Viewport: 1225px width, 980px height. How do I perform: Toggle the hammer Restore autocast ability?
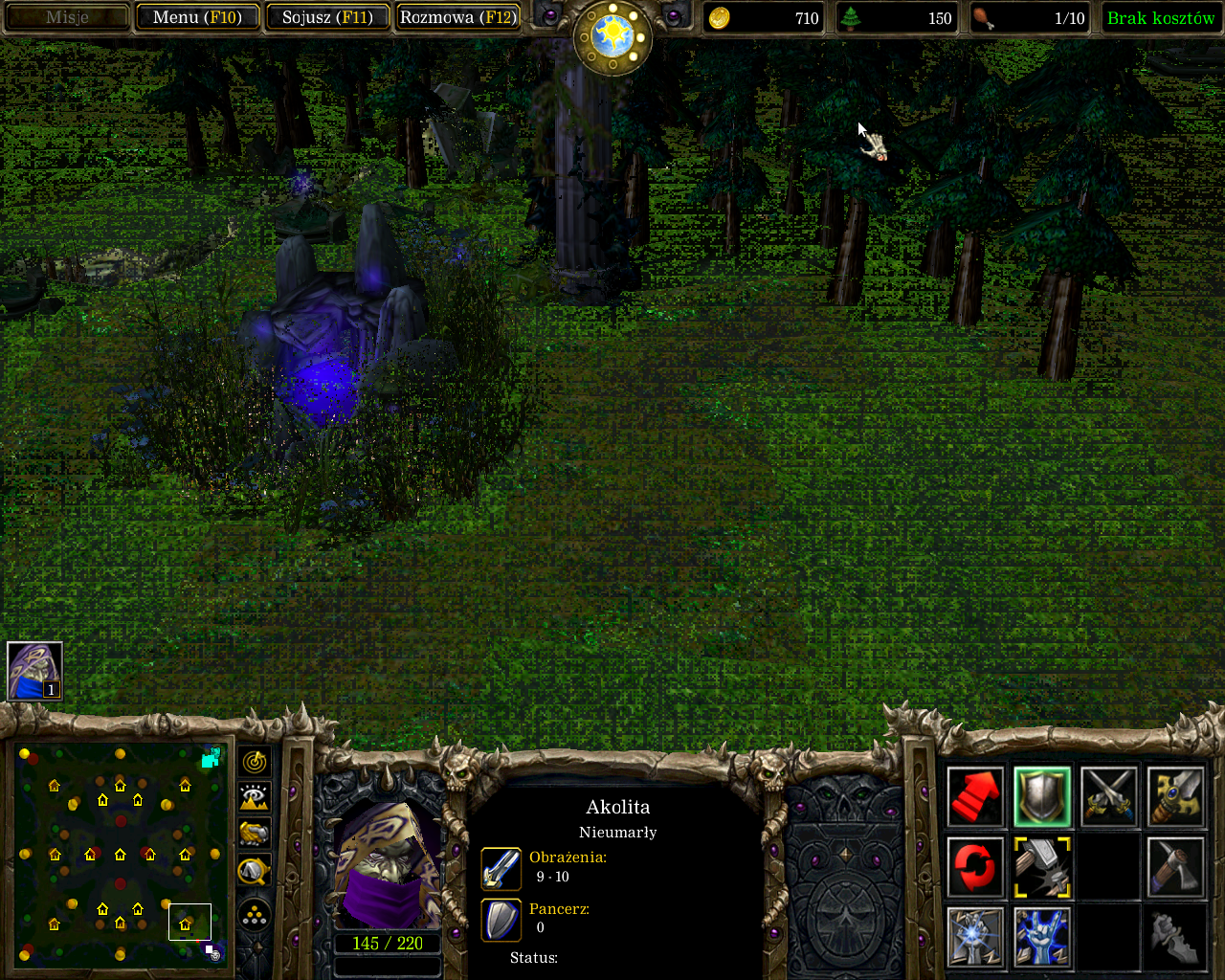[1042, 867]
